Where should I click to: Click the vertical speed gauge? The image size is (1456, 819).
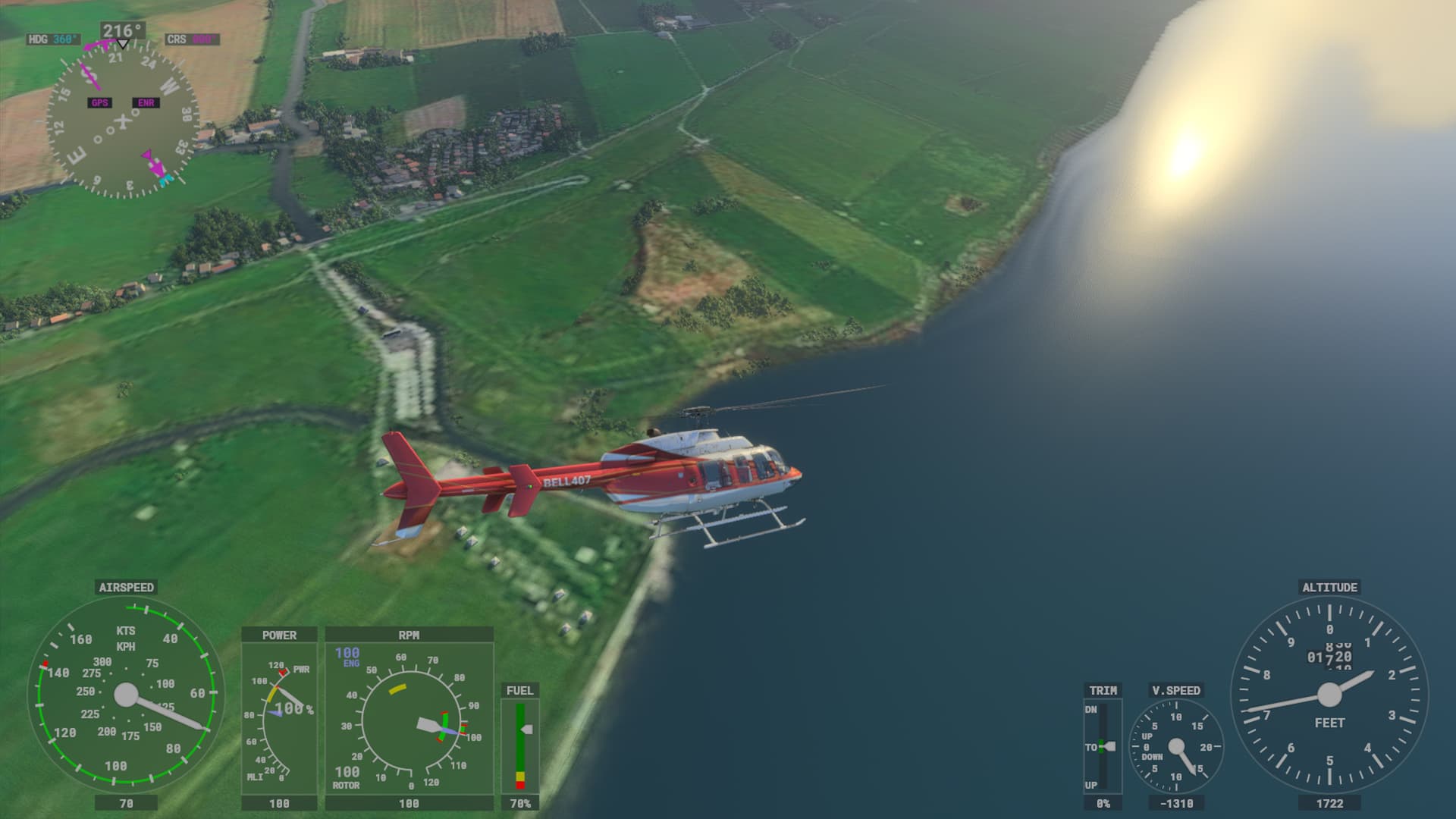click(1176, 746)
